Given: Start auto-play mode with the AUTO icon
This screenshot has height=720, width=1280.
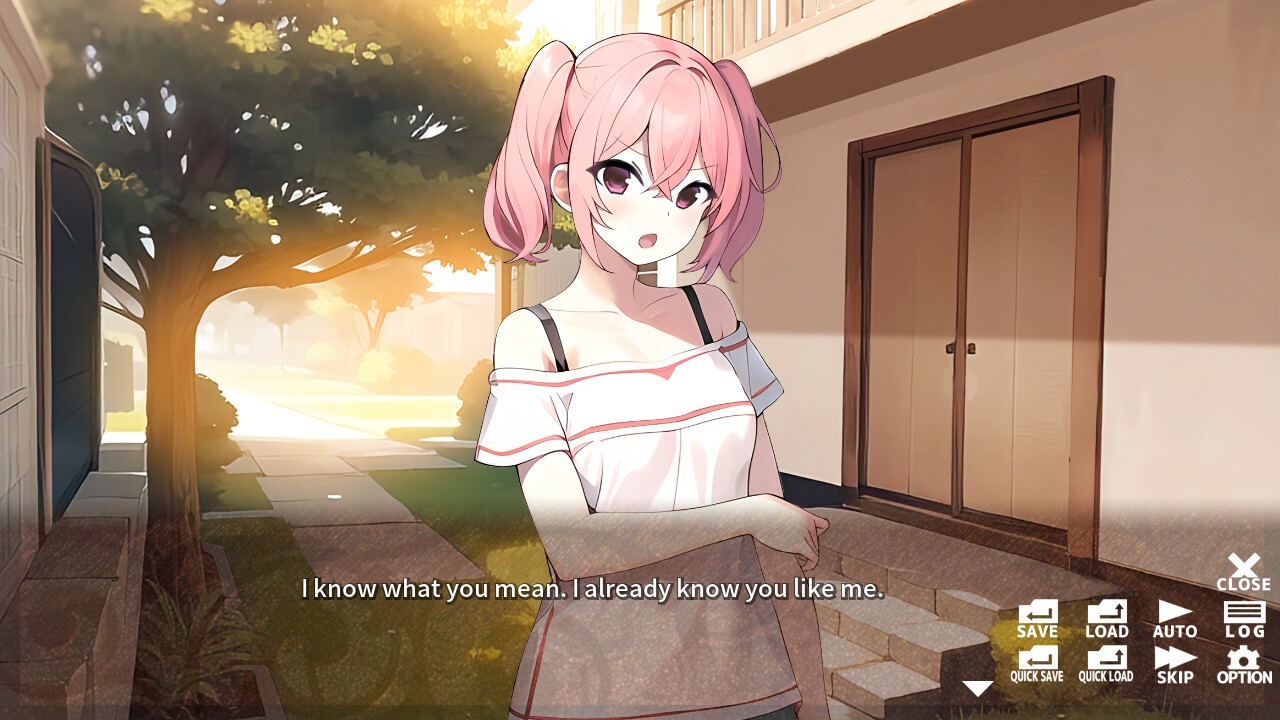Looking at the screenshot, I should pos(1174,618).
